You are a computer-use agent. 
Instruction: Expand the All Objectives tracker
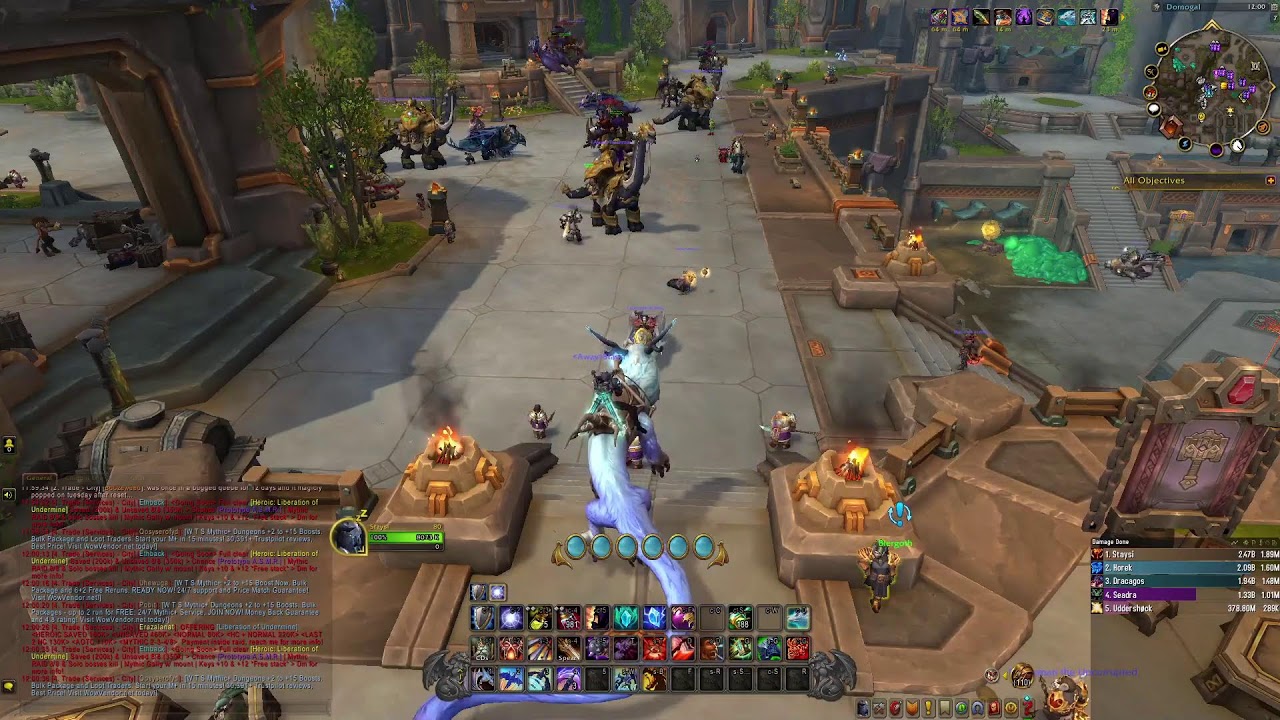click(x=1270, y=180)
